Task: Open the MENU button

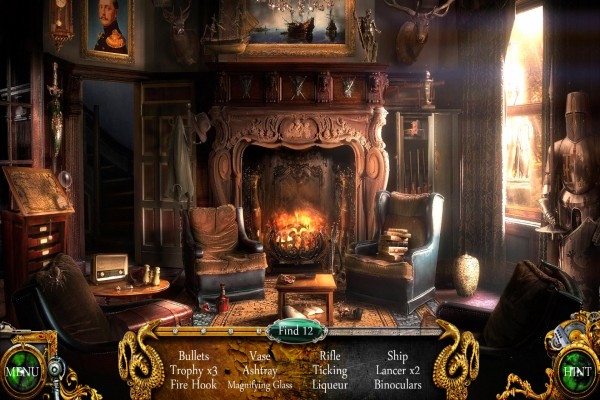Action: (x=21, y=368)
